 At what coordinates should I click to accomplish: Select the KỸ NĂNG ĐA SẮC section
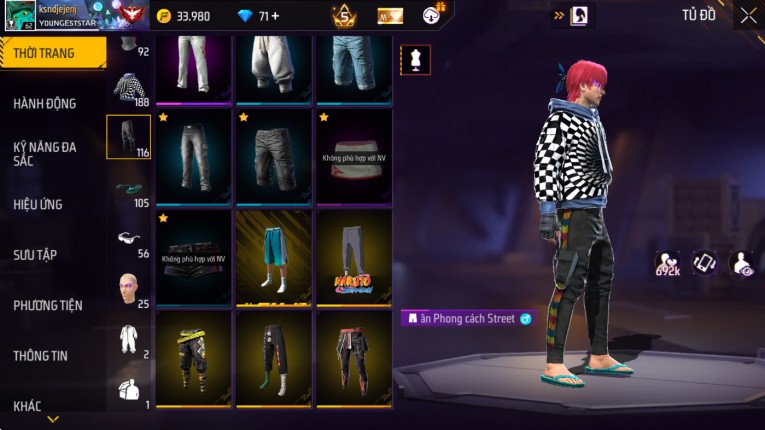tap(45, 153)
